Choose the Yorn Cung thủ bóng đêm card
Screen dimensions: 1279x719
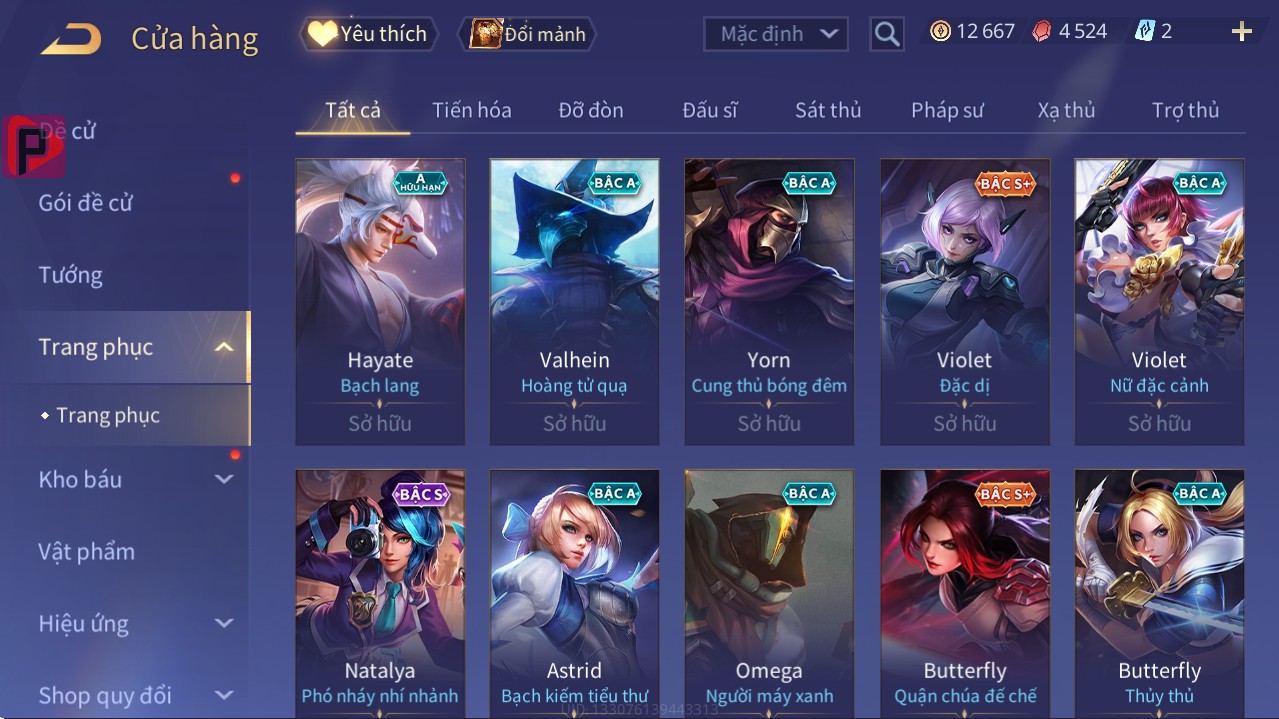[x=769, y=300]
